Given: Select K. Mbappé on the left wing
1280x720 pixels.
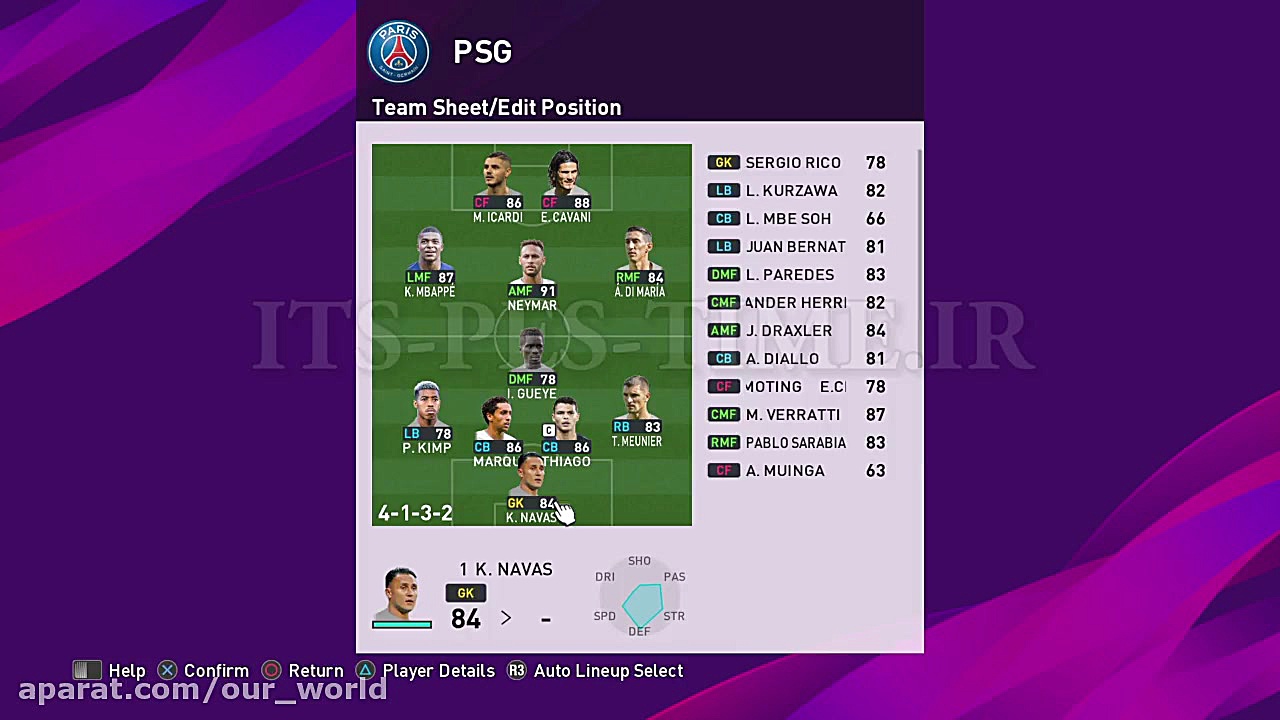Looking at the screenshot, I should [x=429, y=252].
